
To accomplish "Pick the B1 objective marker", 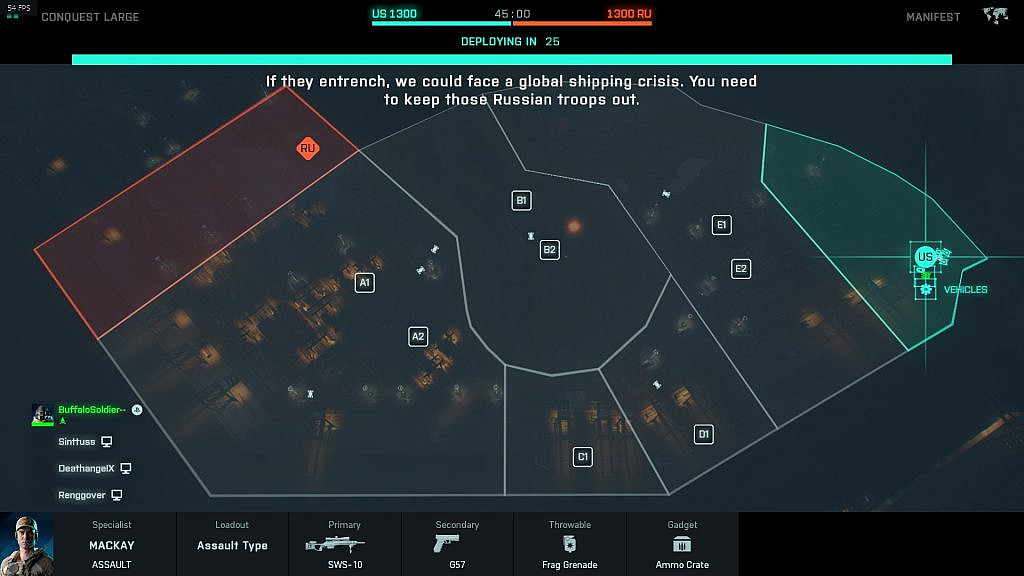I will (521, 200).
